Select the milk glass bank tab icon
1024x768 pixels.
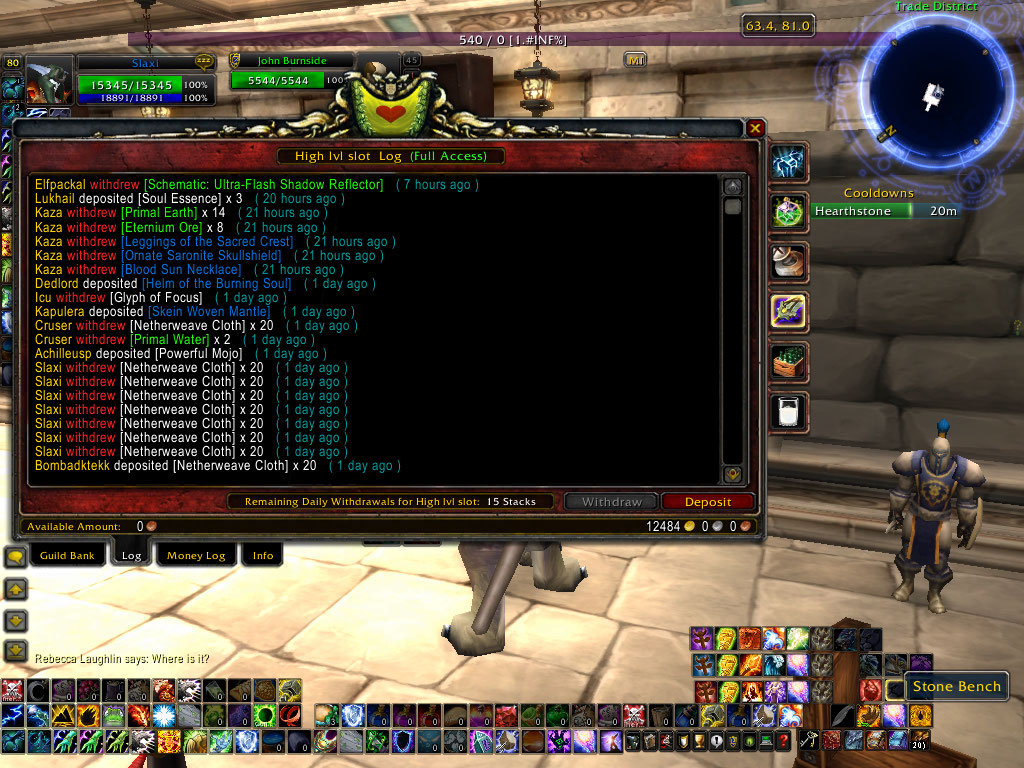(789, 411)
